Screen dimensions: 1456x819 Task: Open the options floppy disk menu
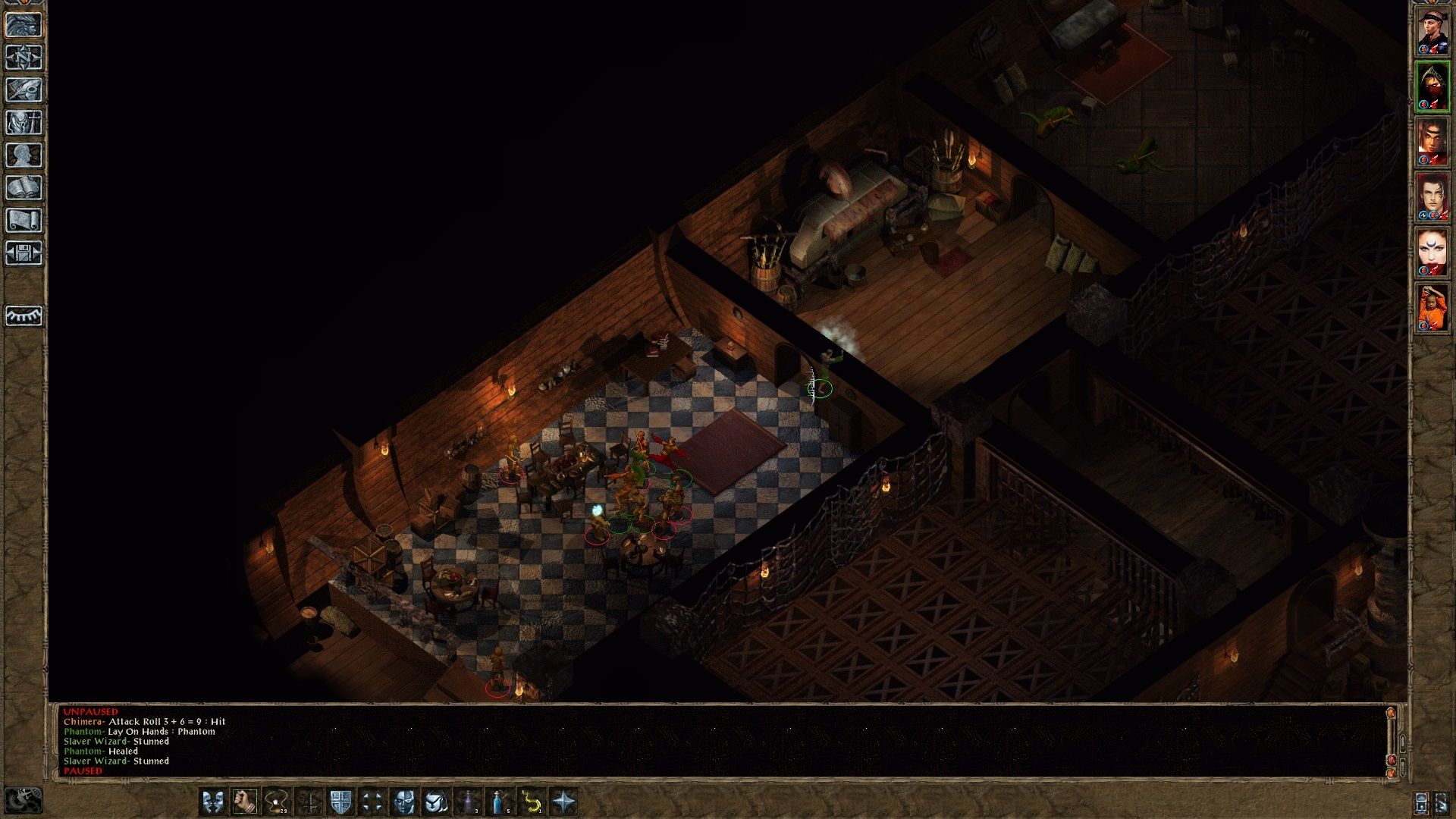[x=24, y=253]
